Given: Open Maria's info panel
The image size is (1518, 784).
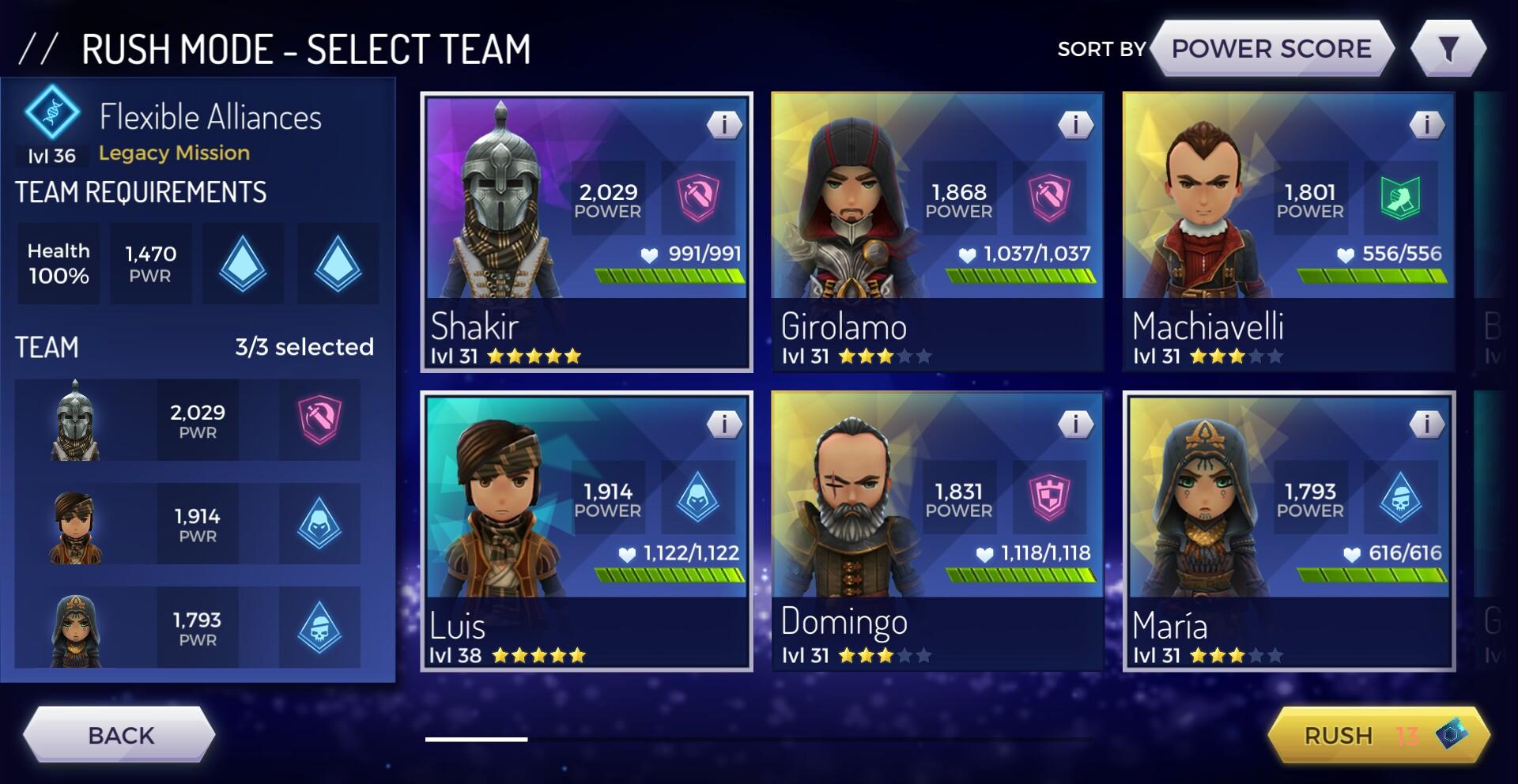Looking at the screenshot, I should coord(1427,423).
